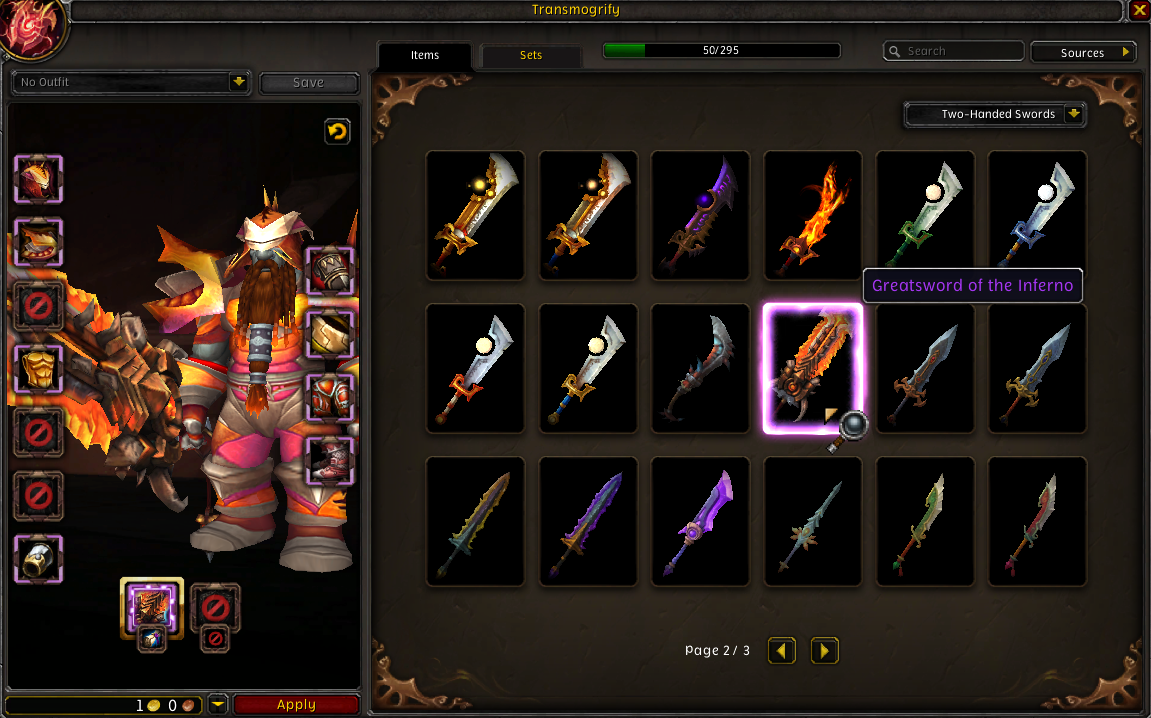1151x718 pixels.
Task: Click the appearance Search box
Action: click(954, 51)
